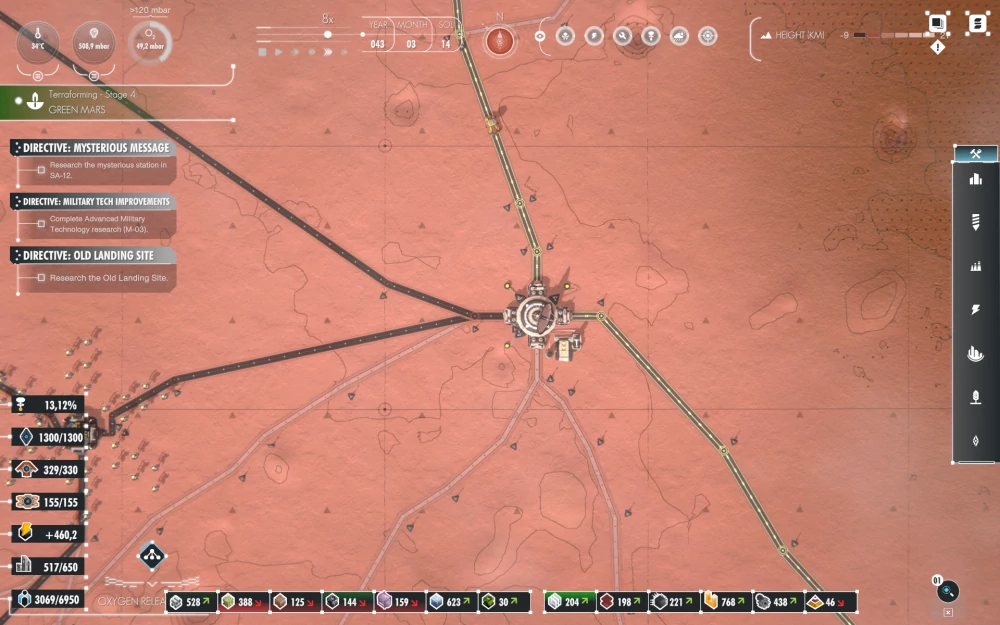Click the temperature gauge indicator

(x=38, y=42)
